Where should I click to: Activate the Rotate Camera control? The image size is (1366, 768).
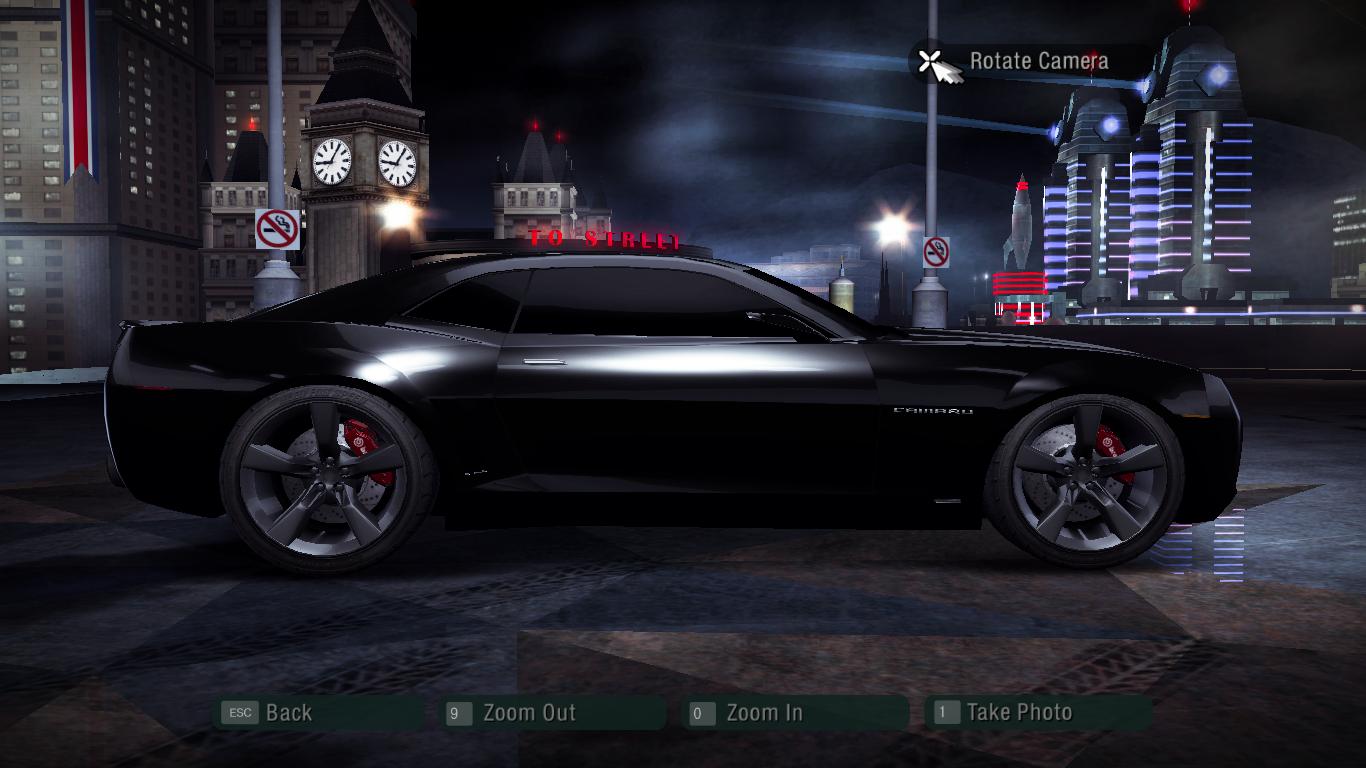[1038, 61]
